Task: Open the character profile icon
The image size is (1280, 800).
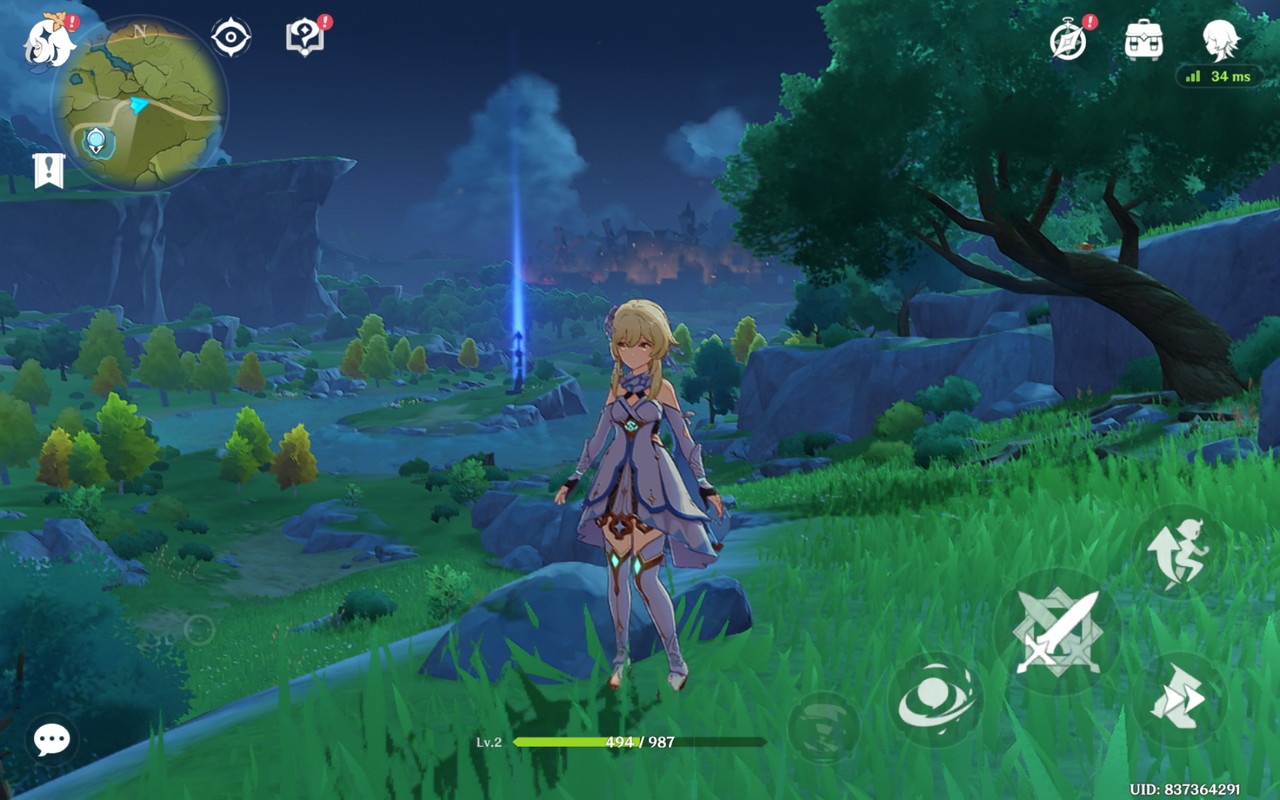Action: pyautogui.click(x=1220, y=40)
